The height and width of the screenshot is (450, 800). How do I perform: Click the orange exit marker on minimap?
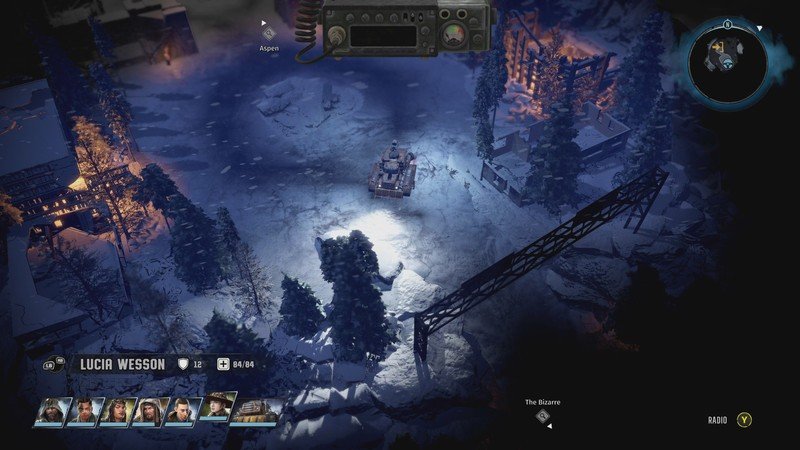tap(716, 47)
